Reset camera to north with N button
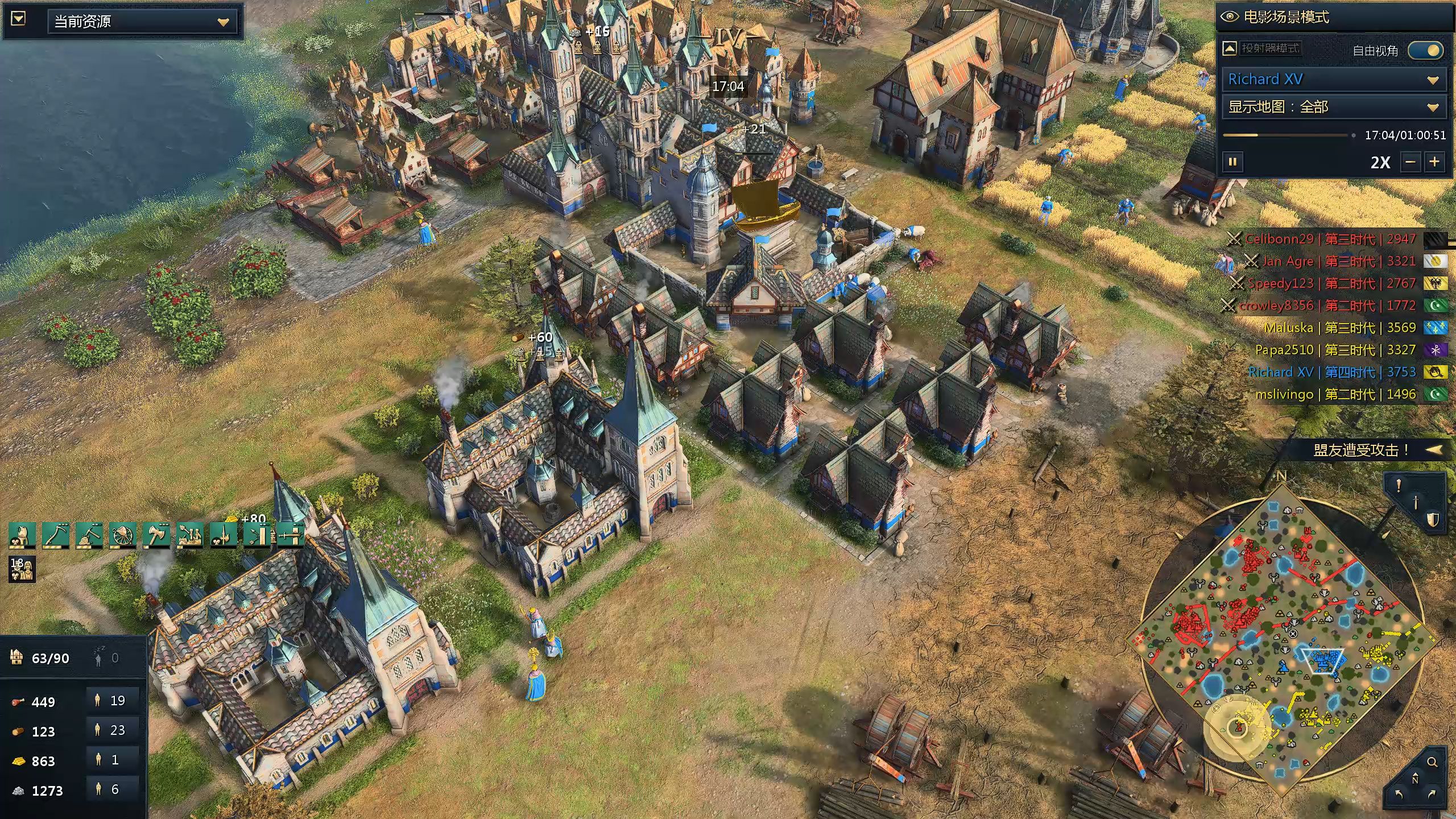Screen dimensions: 1456x819 [1415, 779]
